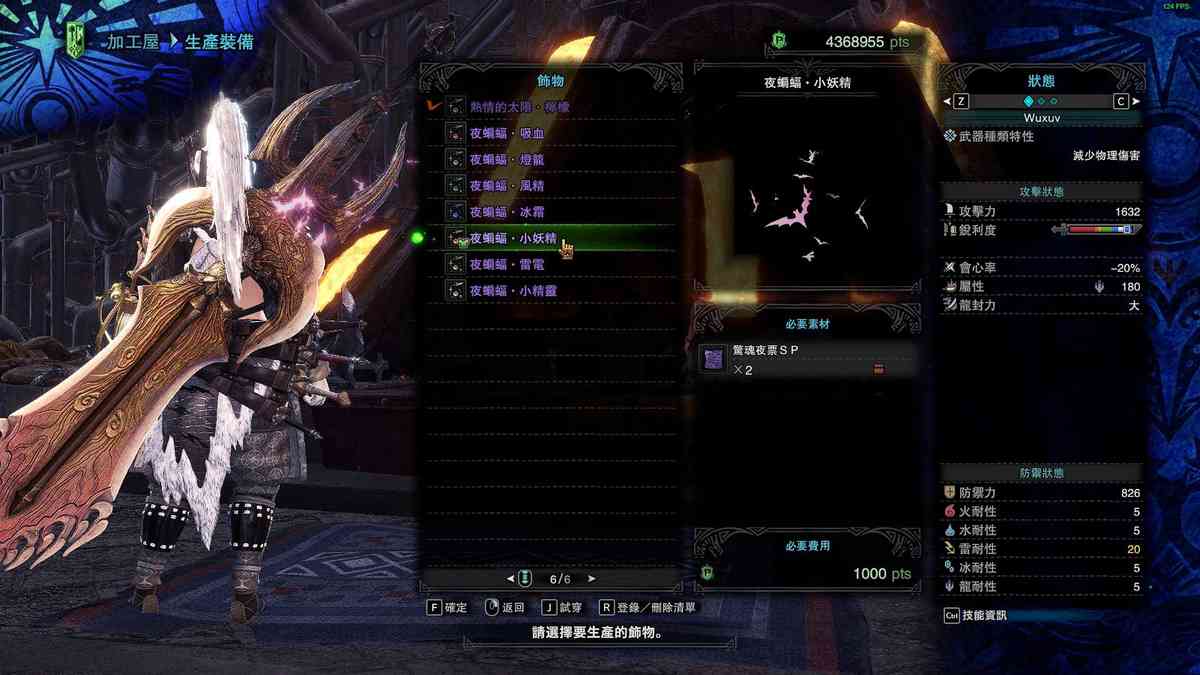Select the 夜蝙蝠・冰霜 pendant
The height and width of the screenshot is (675, 1200).
(506, 212)
